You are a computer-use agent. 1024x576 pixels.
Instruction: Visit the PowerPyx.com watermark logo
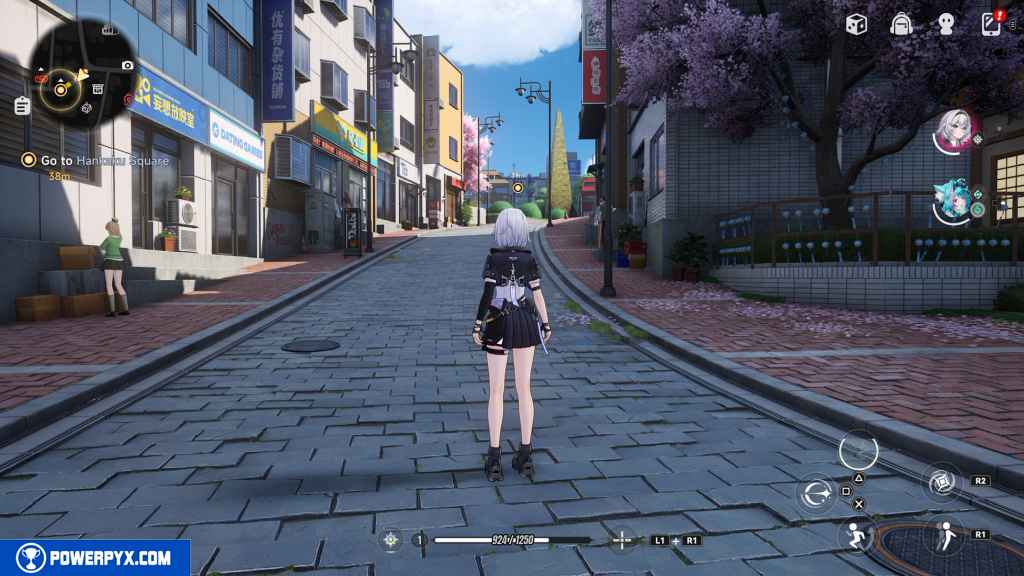(95, 558)
